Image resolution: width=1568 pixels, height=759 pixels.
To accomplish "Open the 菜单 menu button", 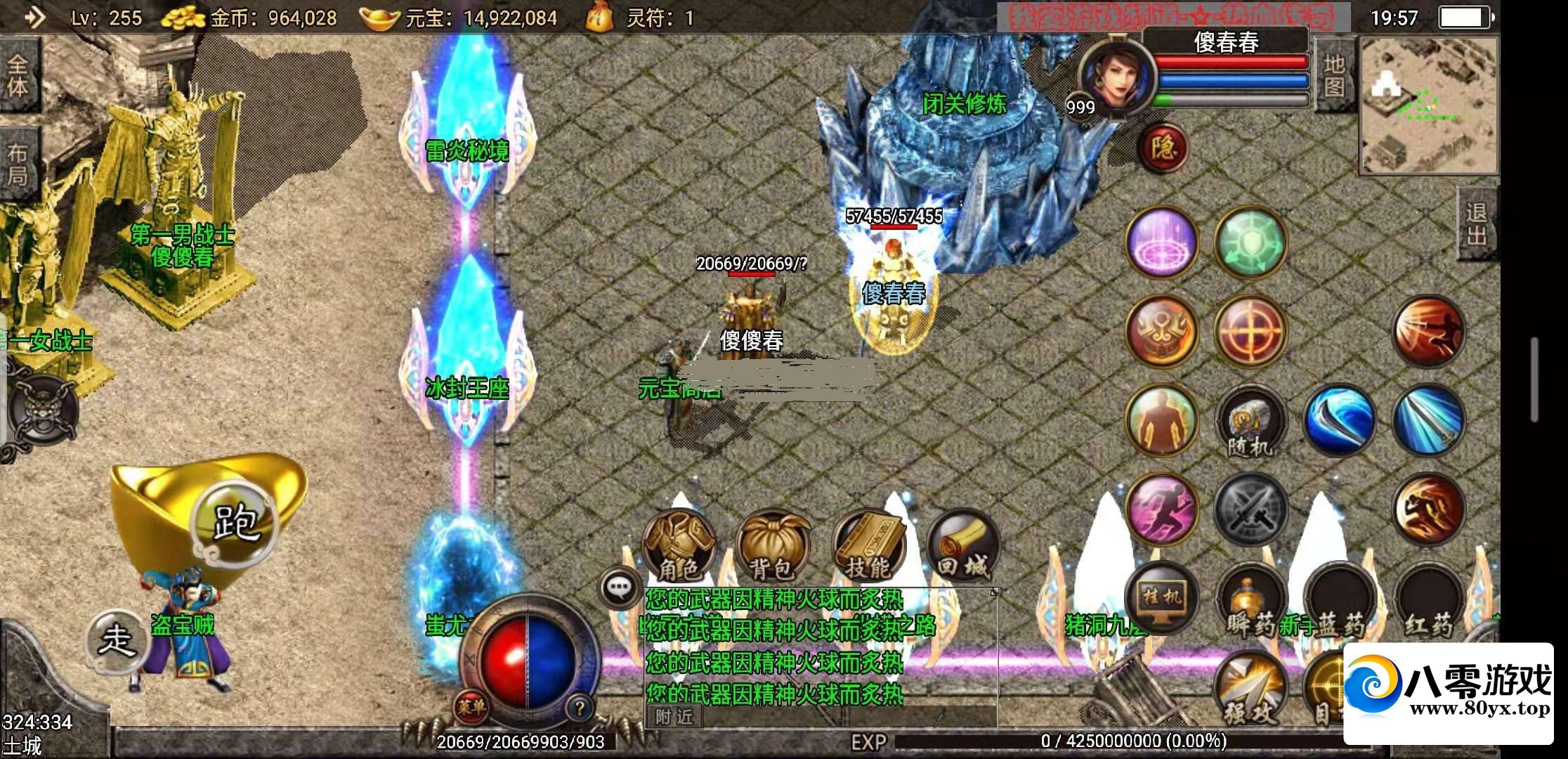I will pyautogui.click(x=471, y=707).
